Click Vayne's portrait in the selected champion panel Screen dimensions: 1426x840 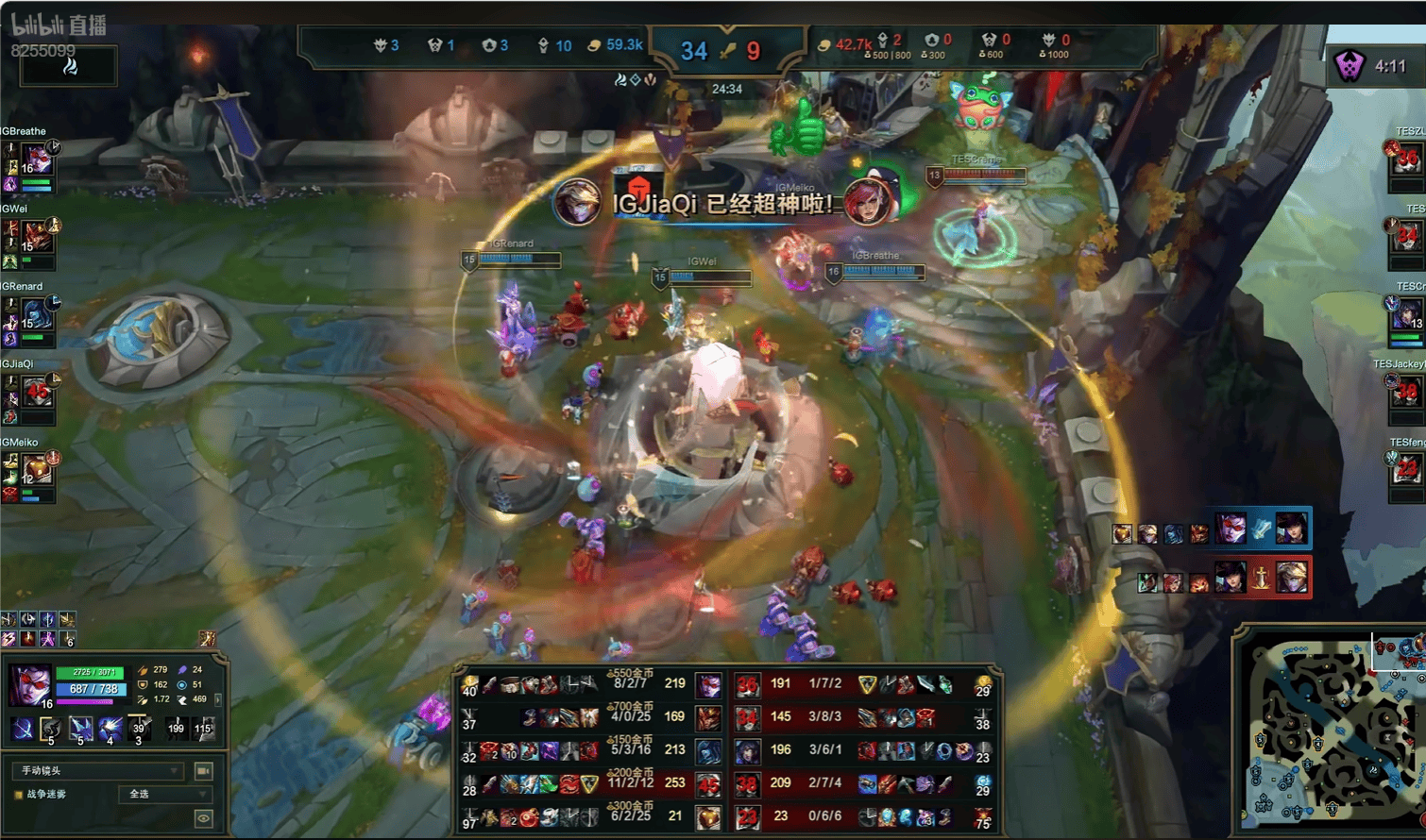coord(30,684)
